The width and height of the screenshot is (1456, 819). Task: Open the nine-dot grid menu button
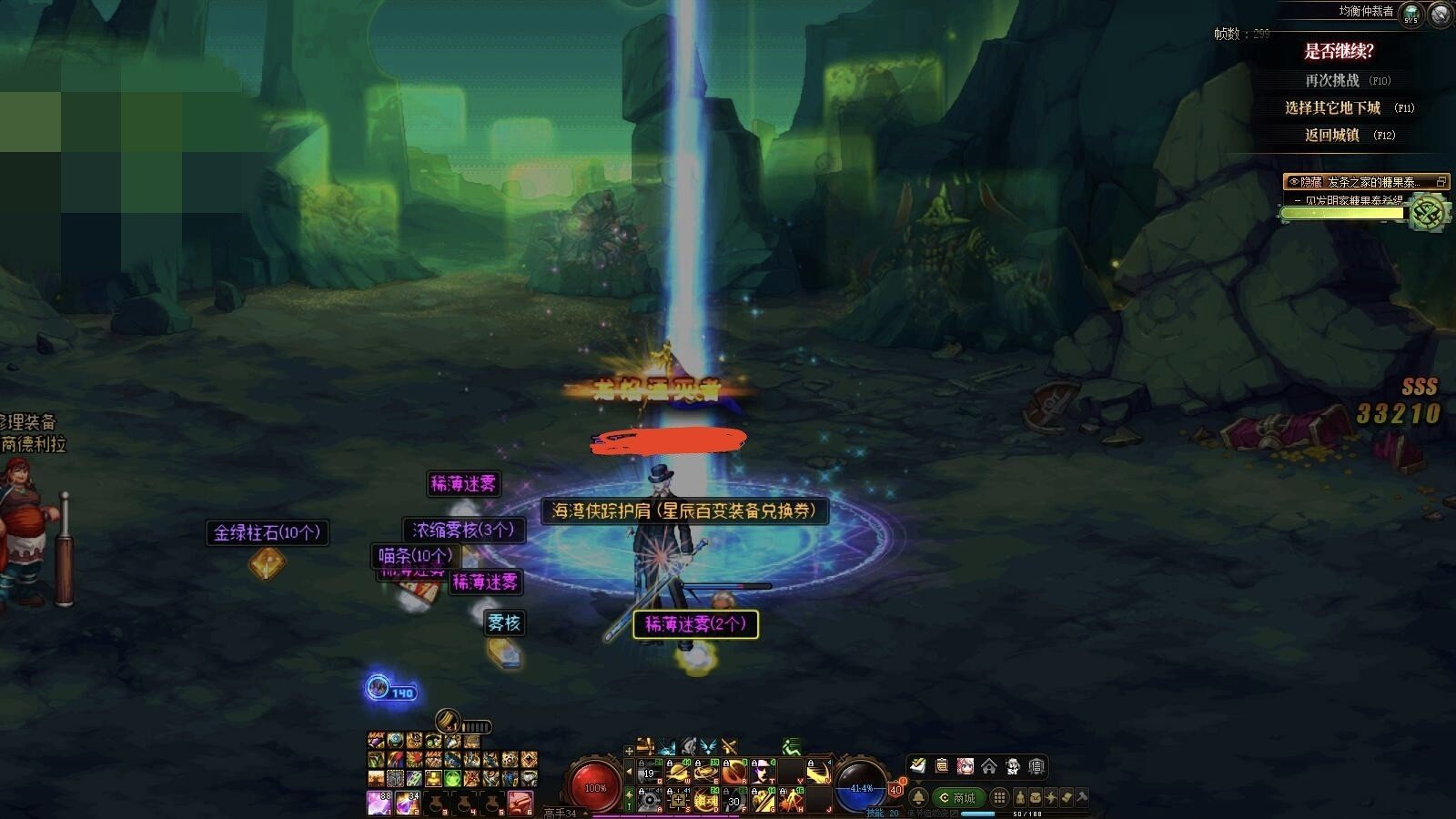point(999,797)
